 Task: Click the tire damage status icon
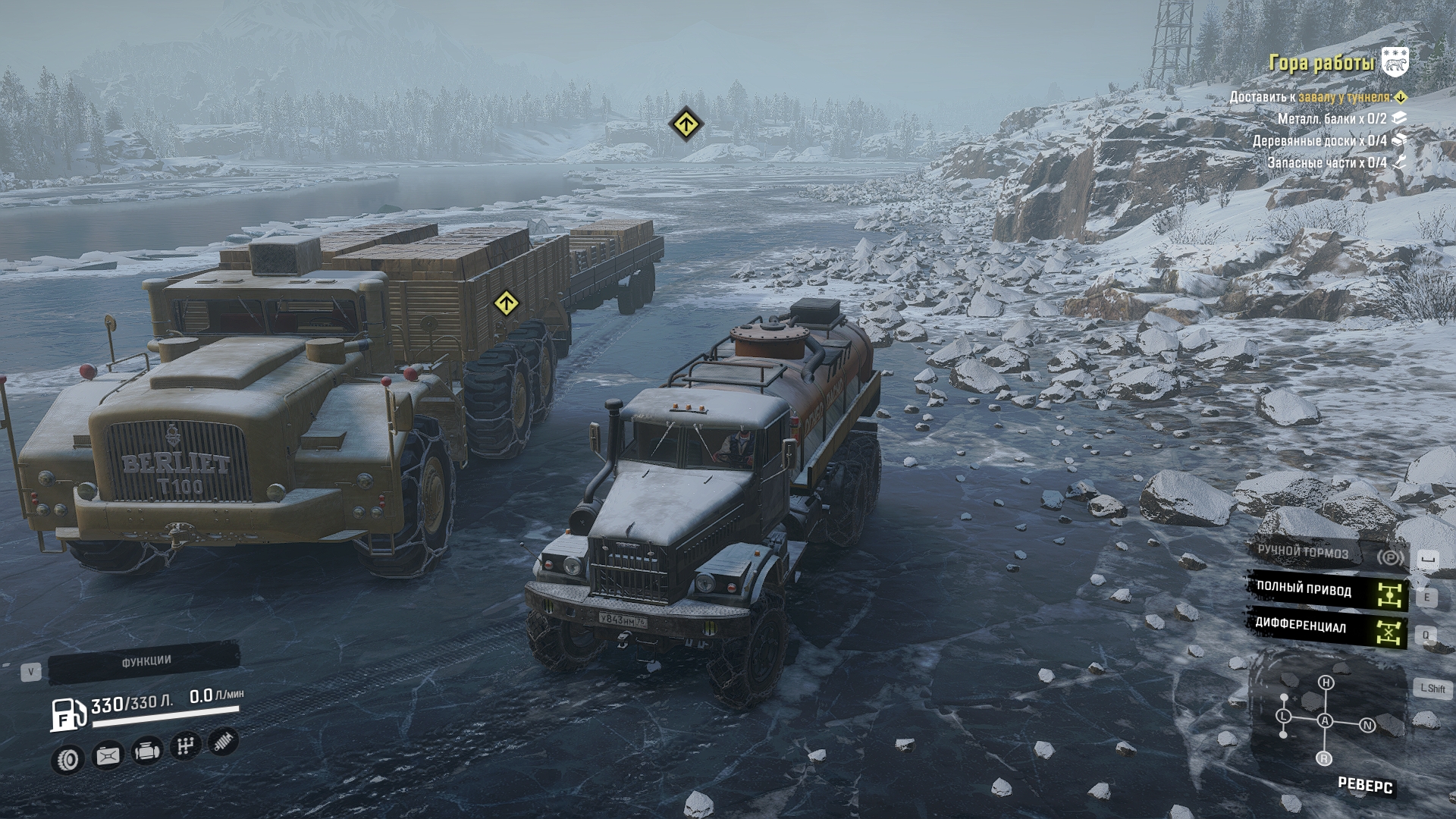tap(70, 758)
